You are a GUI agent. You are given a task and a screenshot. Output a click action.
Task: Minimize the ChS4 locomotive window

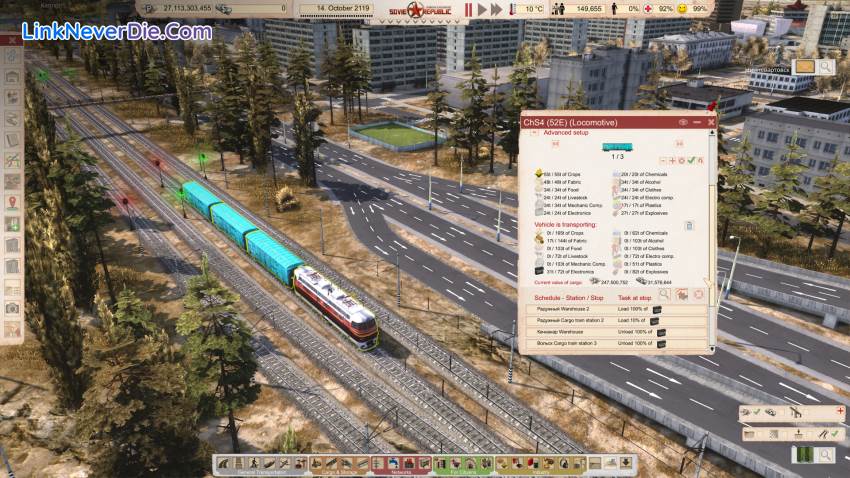click(x=698, y=122)
